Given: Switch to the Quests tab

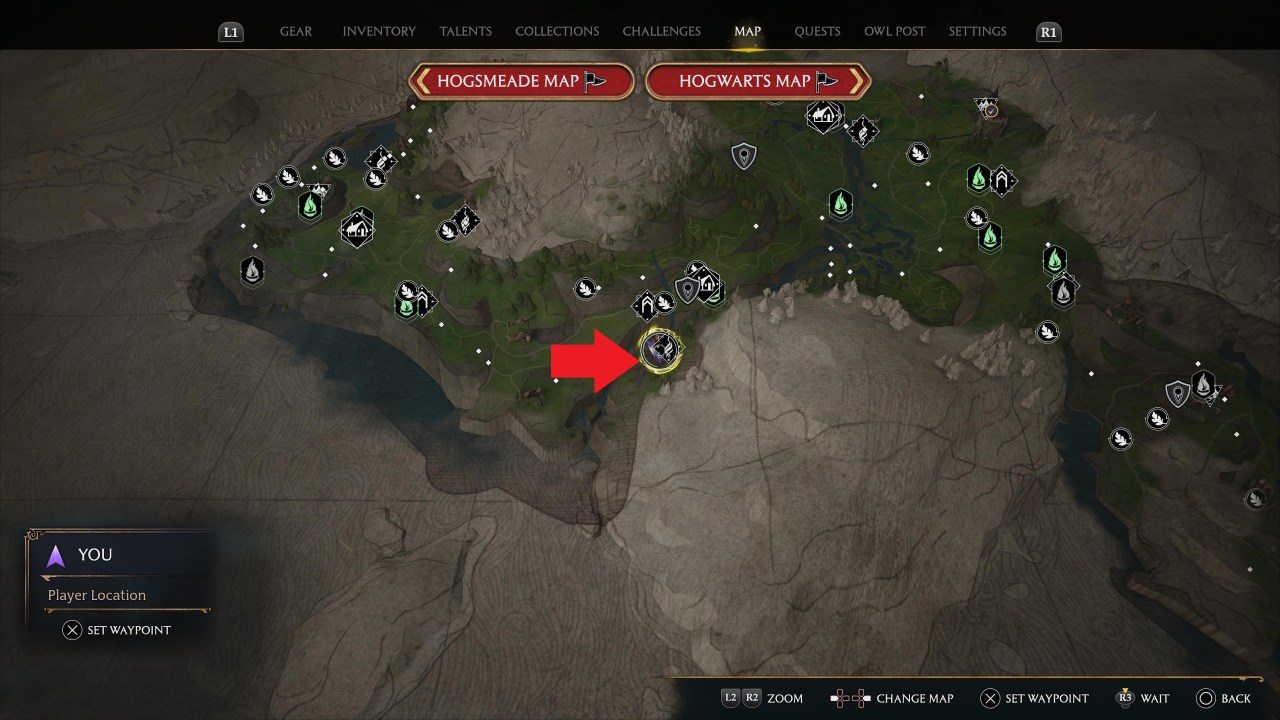Looking at the screenshot, I should [817, 31].
